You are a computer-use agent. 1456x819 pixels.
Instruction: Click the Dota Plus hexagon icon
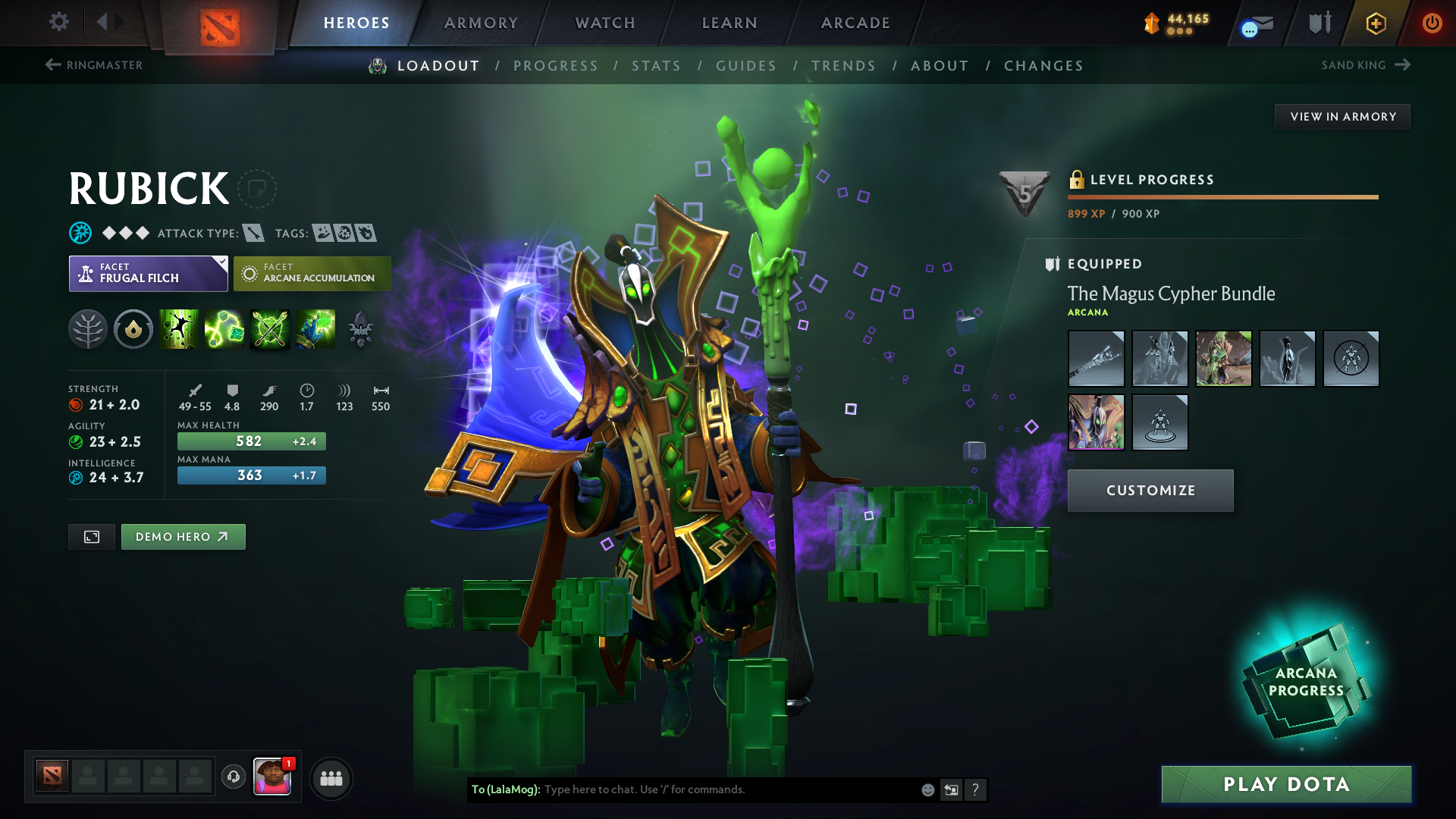pyautogui.click(x=1376, y=23)
